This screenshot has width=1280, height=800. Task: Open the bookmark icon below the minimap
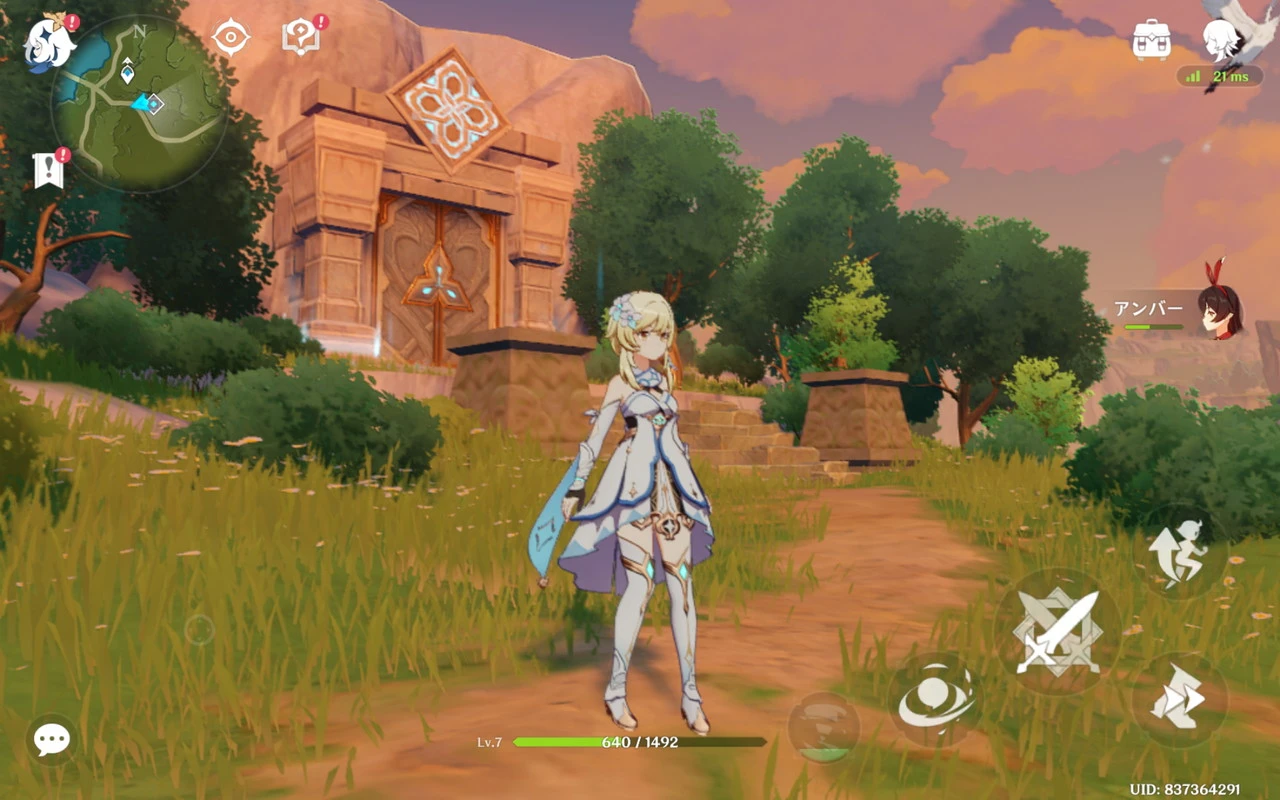pyautogui.click(x=49, y=170)
